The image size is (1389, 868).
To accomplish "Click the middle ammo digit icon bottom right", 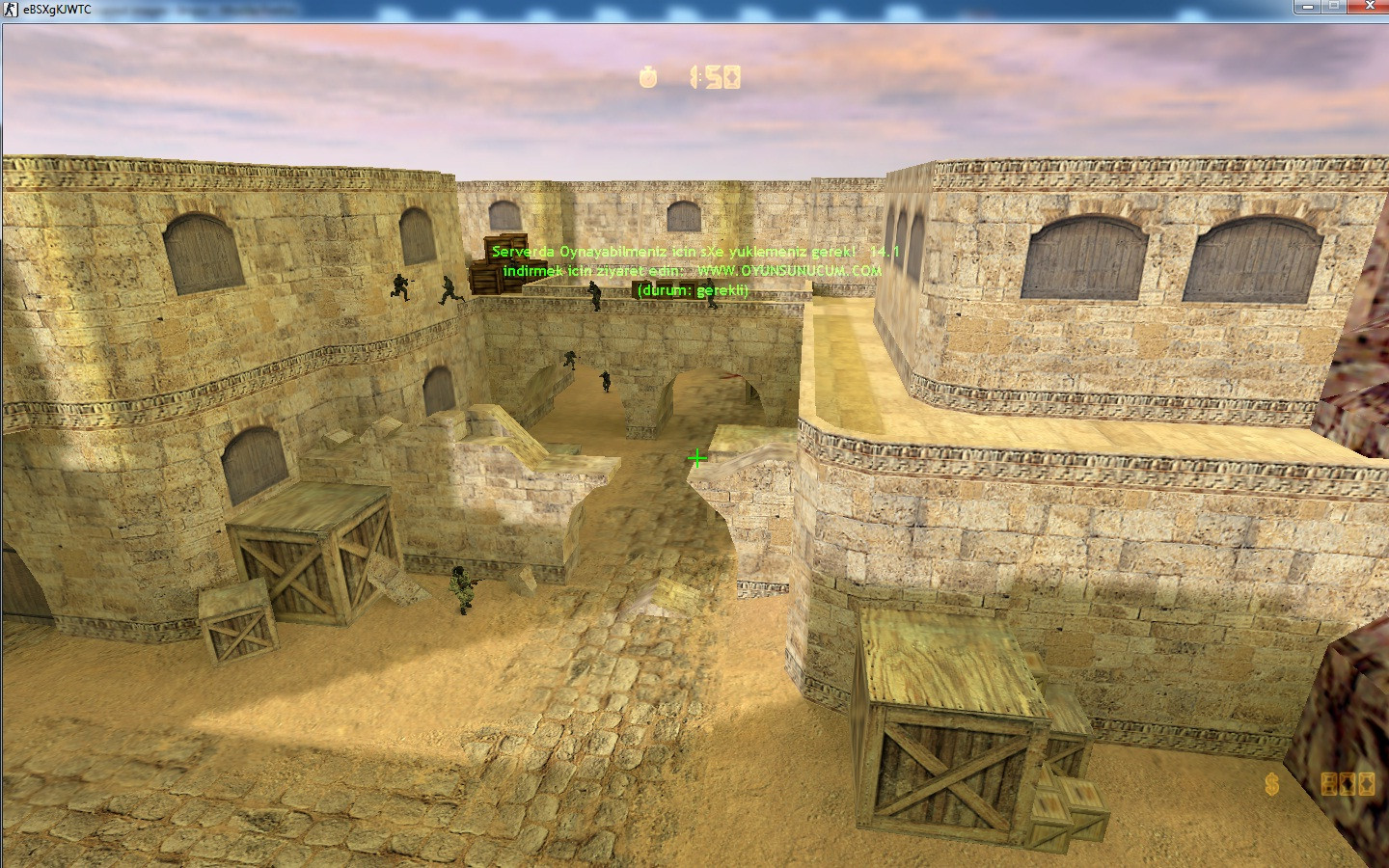I will point(1348,784).
